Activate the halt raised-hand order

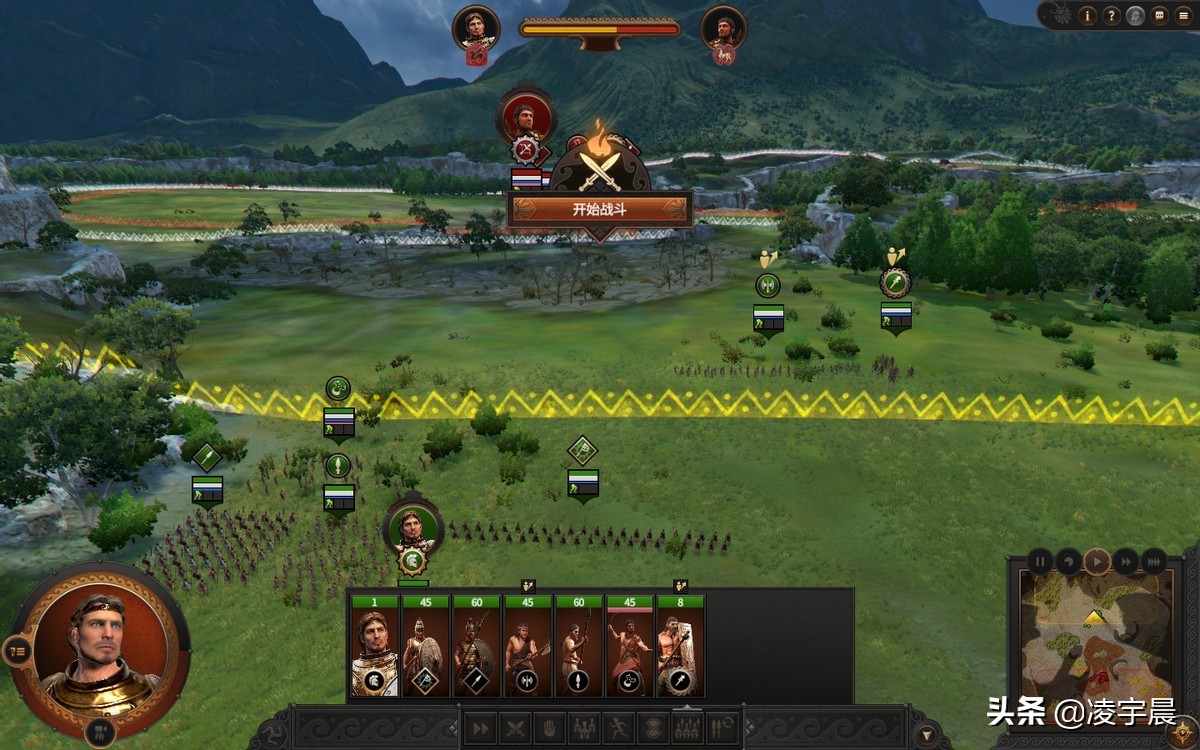pyautogui.click(x=550, y=728)
